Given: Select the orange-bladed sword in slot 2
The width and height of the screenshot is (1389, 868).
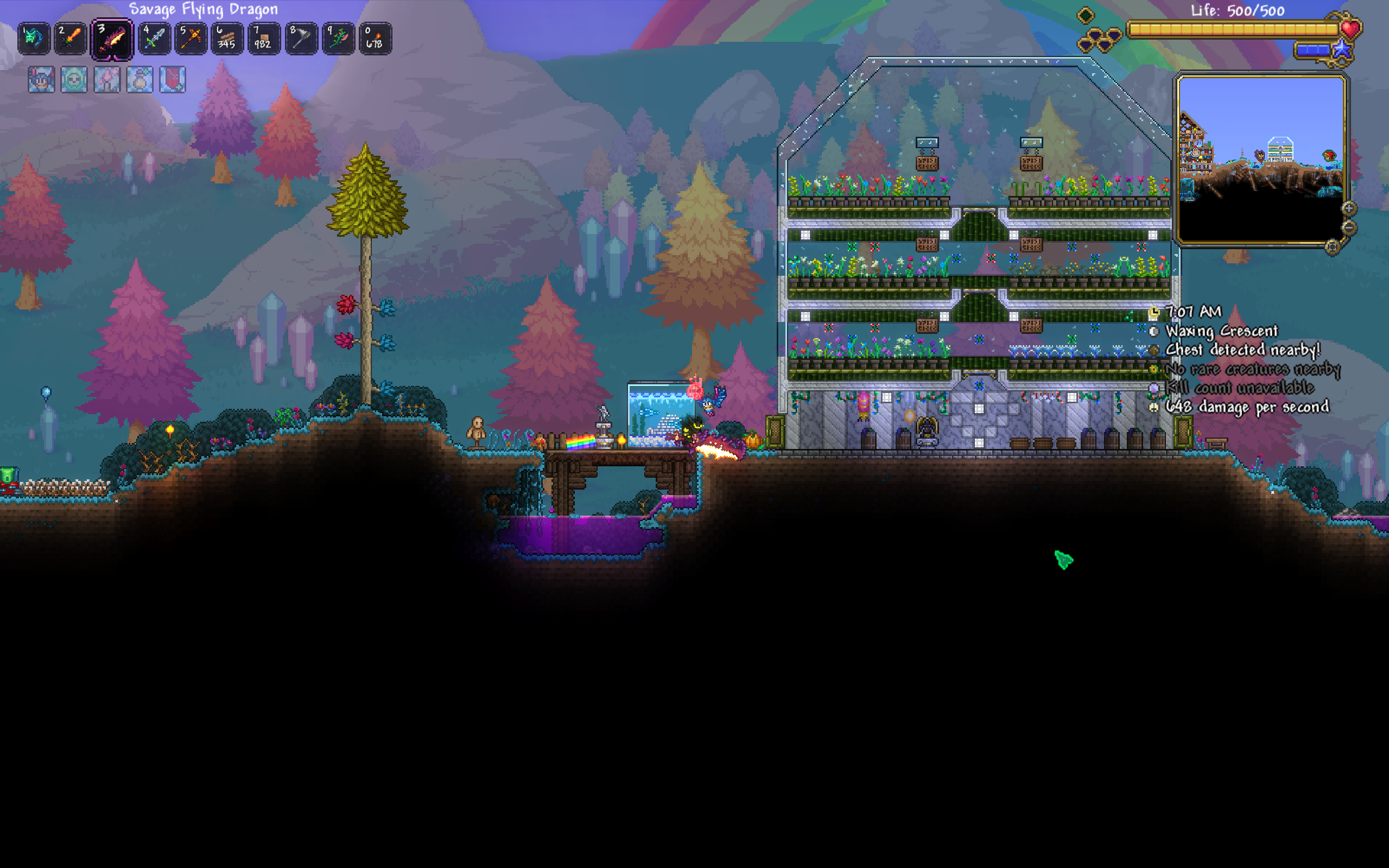Looking at the screenshot, I should 71,39.
